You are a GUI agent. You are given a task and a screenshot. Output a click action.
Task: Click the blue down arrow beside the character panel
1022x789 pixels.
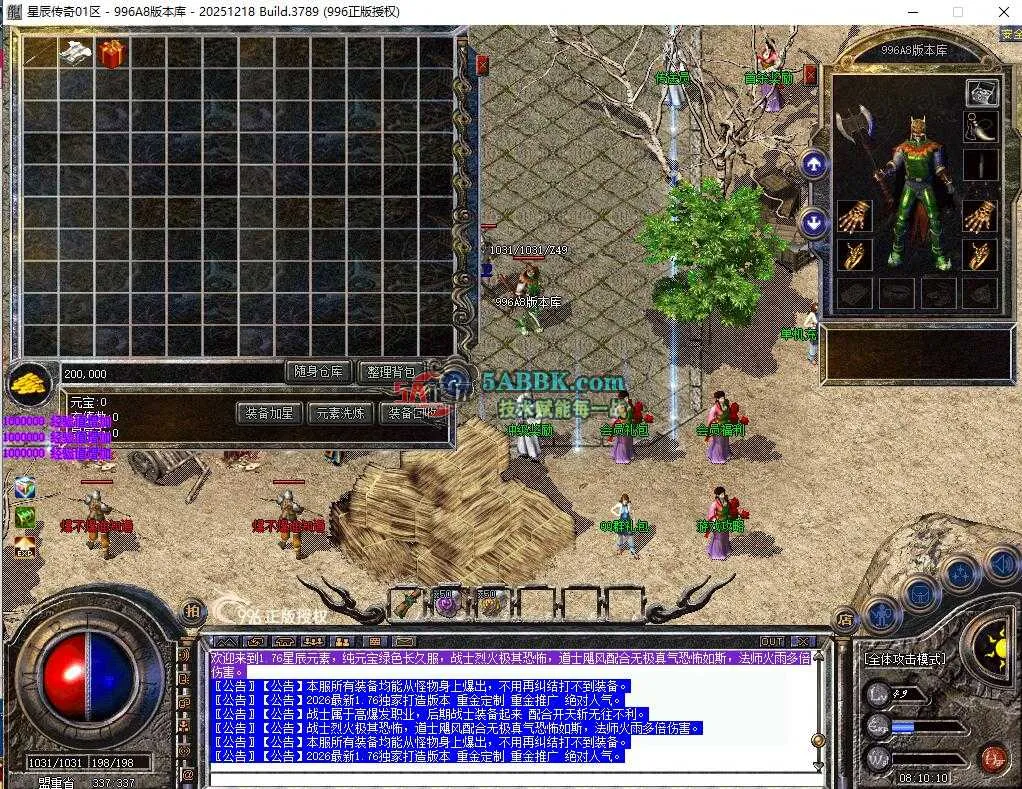pyautogui.click(x=814, y=222)
